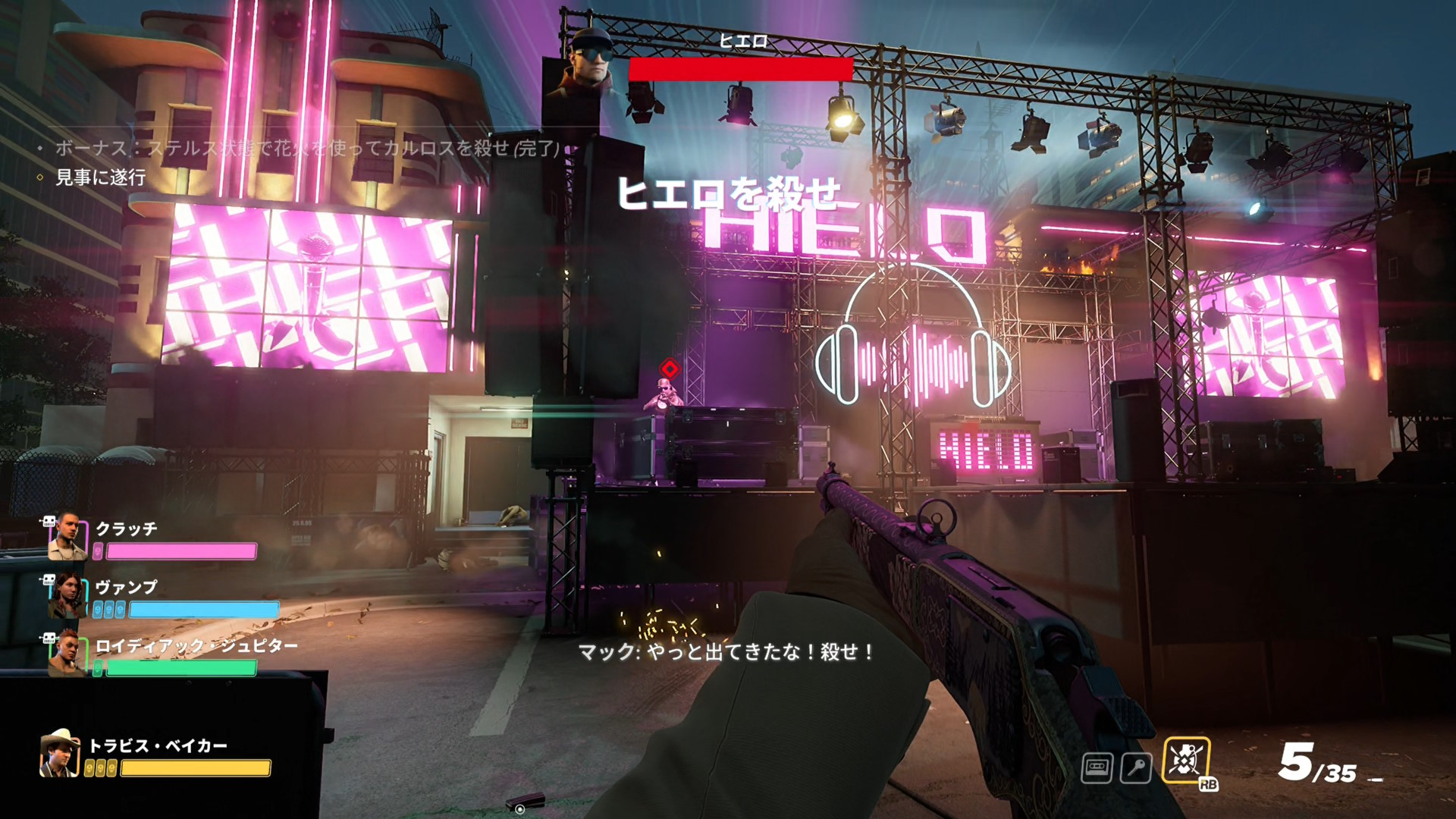Activate the yellow-framed grenade ability icon
The image size is (1456, 819).
point(1185,761)
